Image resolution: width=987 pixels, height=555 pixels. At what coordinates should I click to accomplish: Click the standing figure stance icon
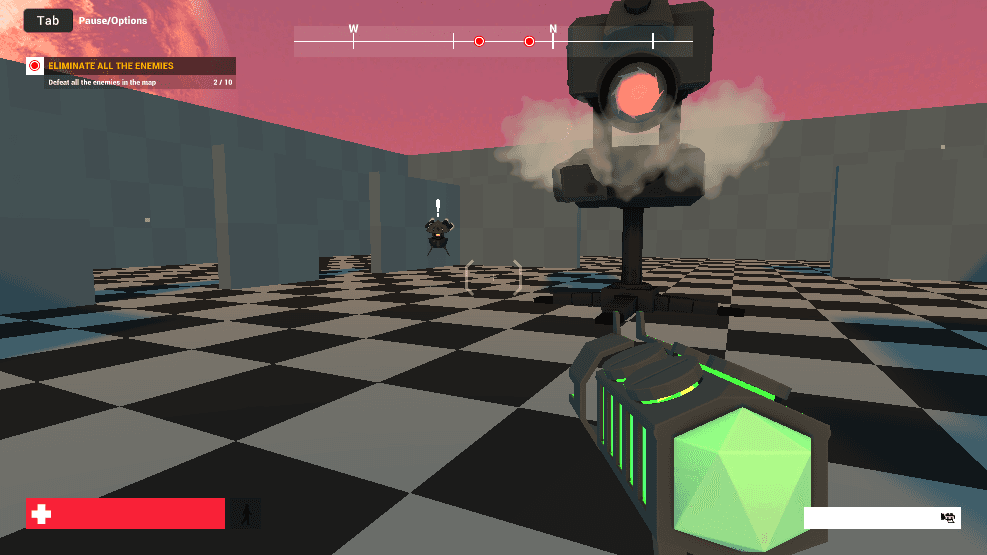pos(245,514)
